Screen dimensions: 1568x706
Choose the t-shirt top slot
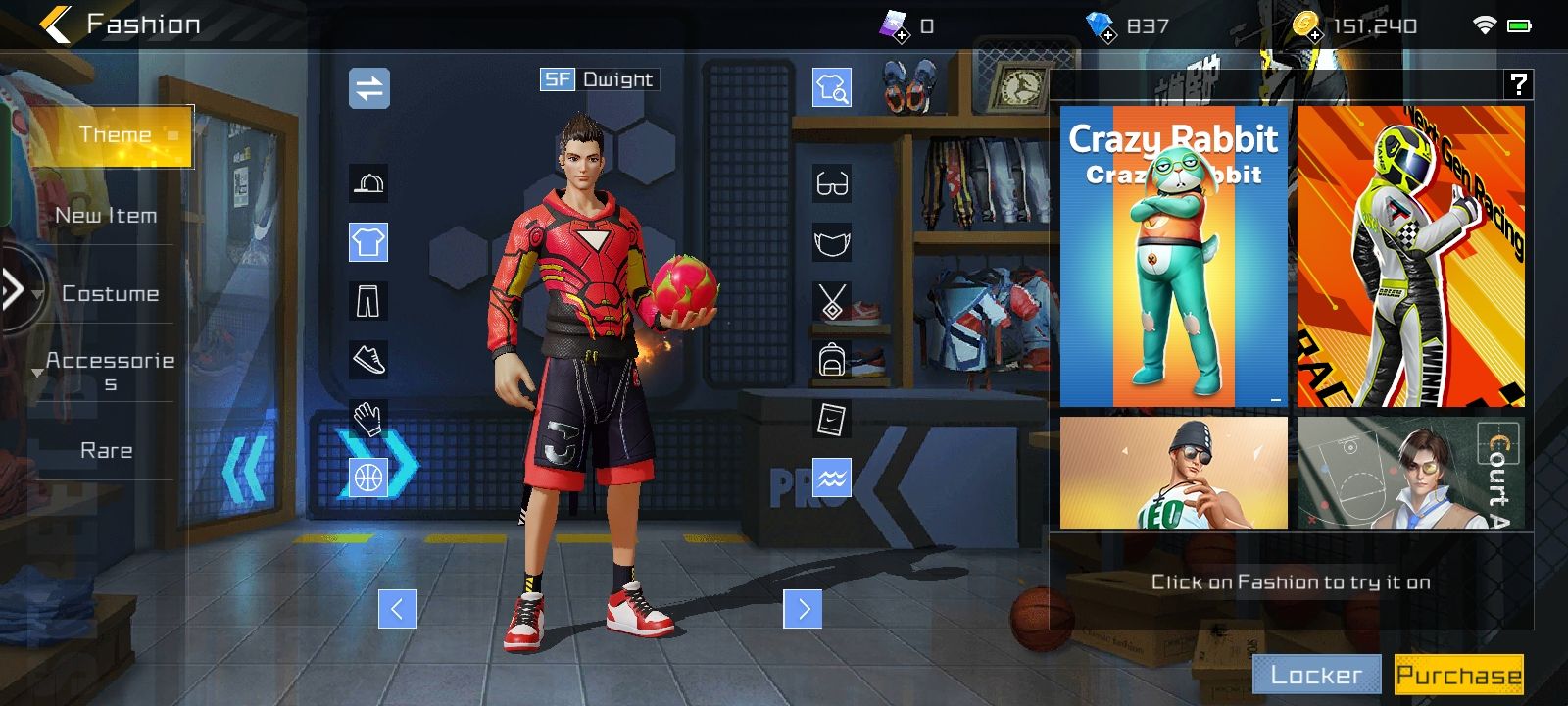pyautogui.click(x=368, y=242)
